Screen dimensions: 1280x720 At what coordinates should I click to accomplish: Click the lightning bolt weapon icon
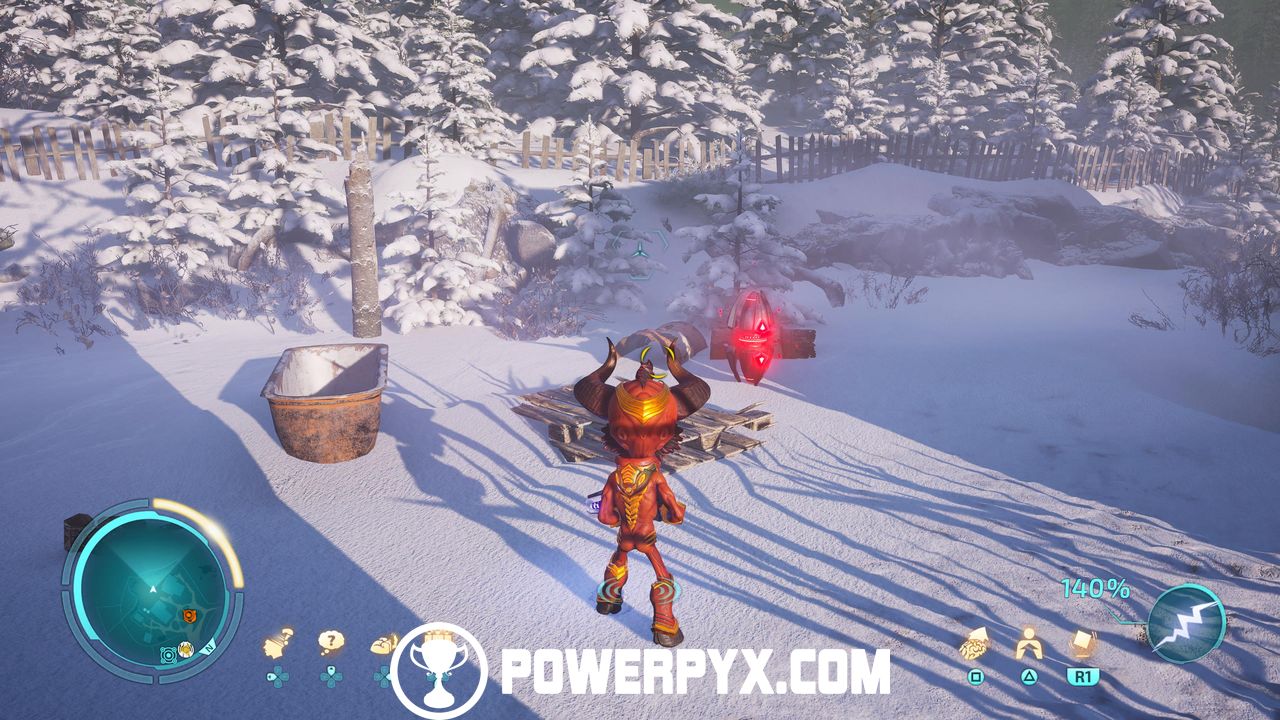1186,622
